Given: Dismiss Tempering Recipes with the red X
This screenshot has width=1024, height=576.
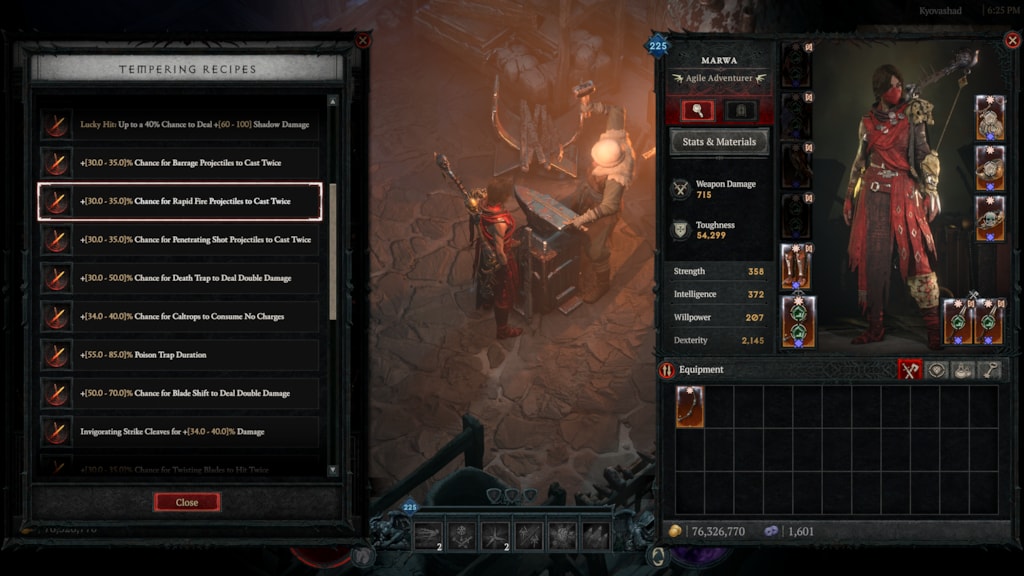Looking at the screenshot, I should [x=363, y=41].
